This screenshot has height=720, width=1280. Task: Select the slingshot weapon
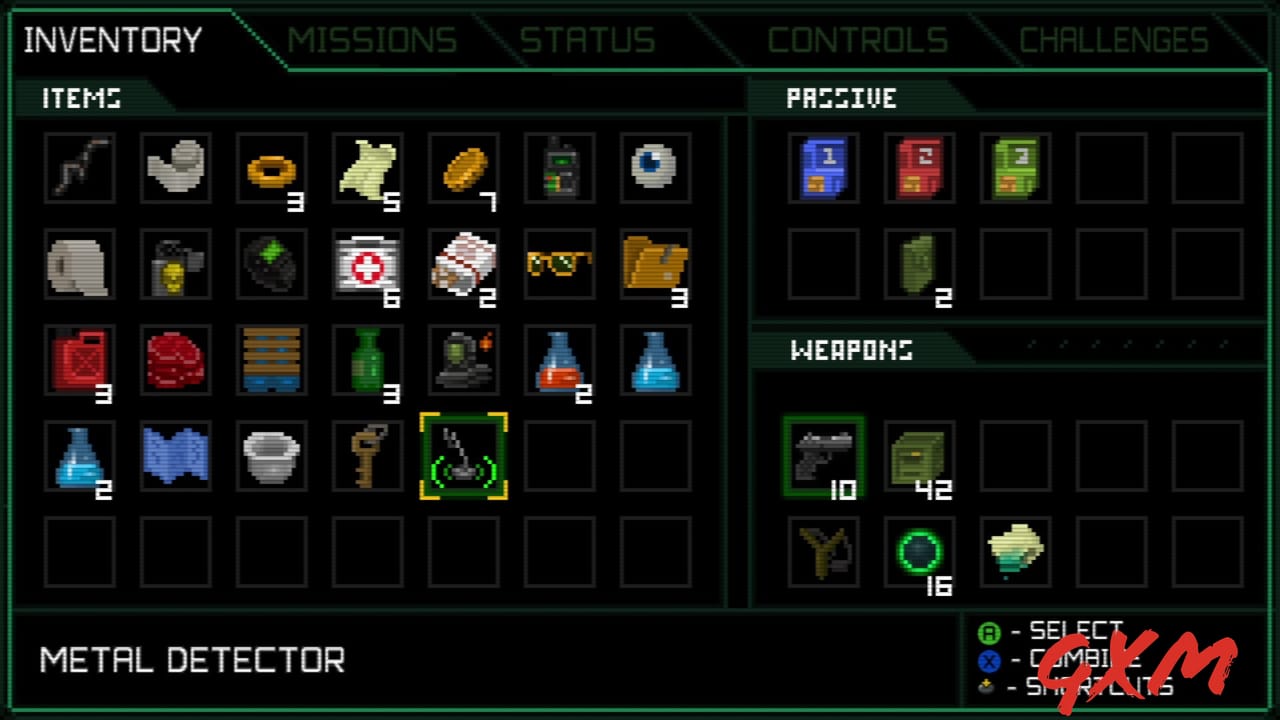pos(823,555)
